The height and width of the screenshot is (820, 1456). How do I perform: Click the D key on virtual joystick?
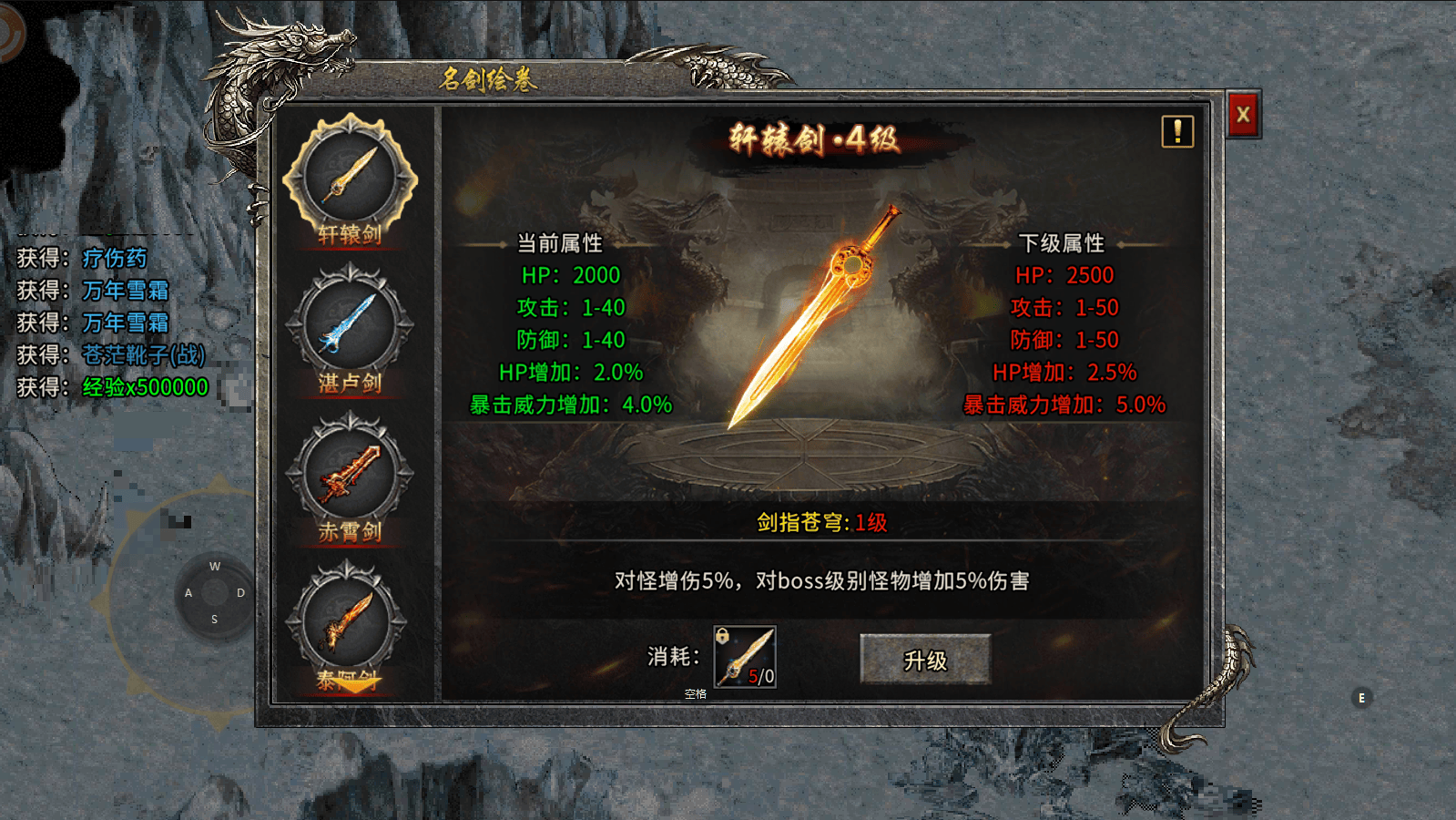point(239,591)
